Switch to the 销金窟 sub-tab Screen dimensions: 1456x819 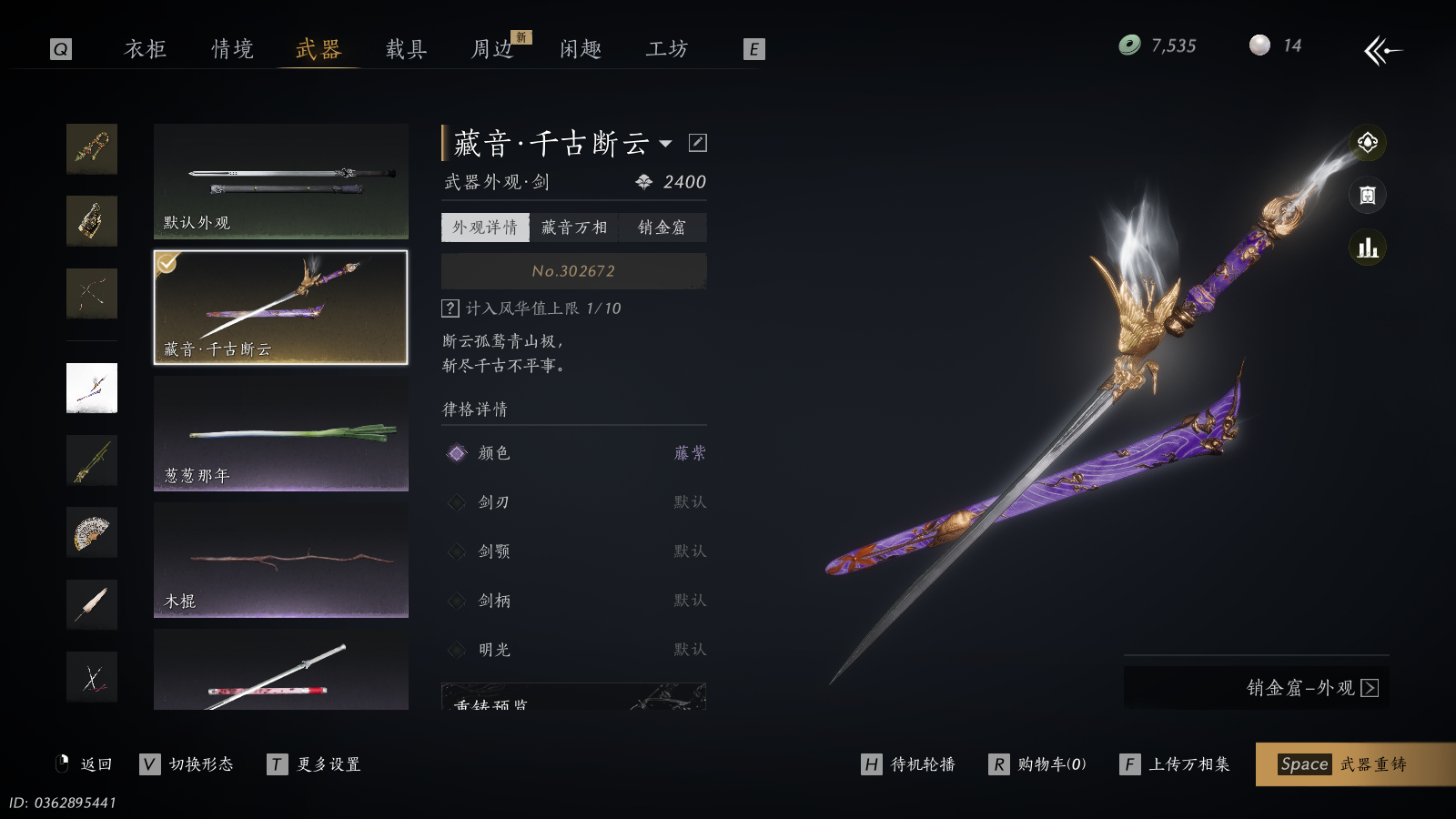coord(662,227)
